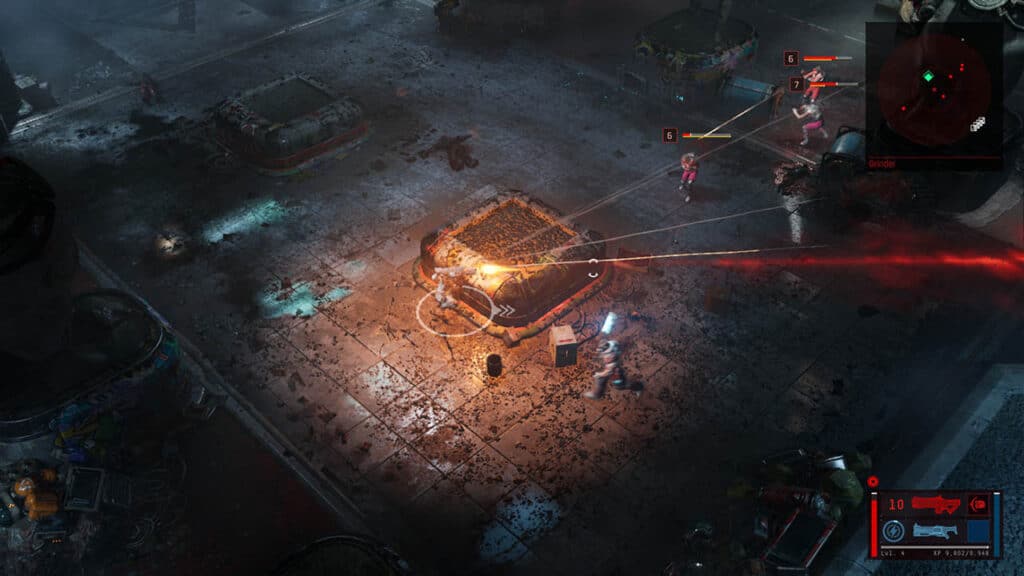
Task: Activate the lightning bolt energy ability
Action: pos(893,532)
